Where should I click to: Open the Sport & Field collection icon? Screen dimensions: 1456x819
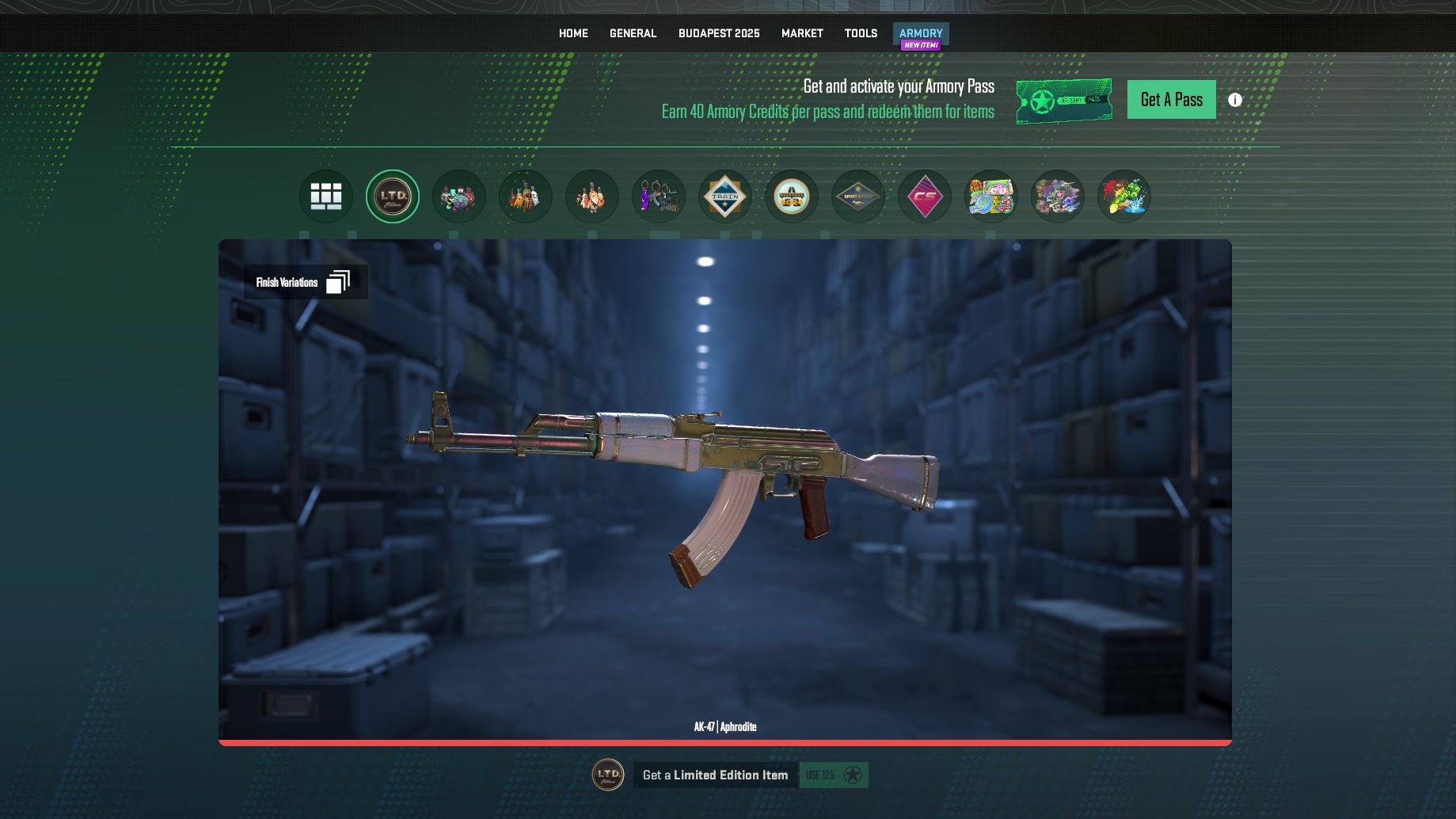857,196
